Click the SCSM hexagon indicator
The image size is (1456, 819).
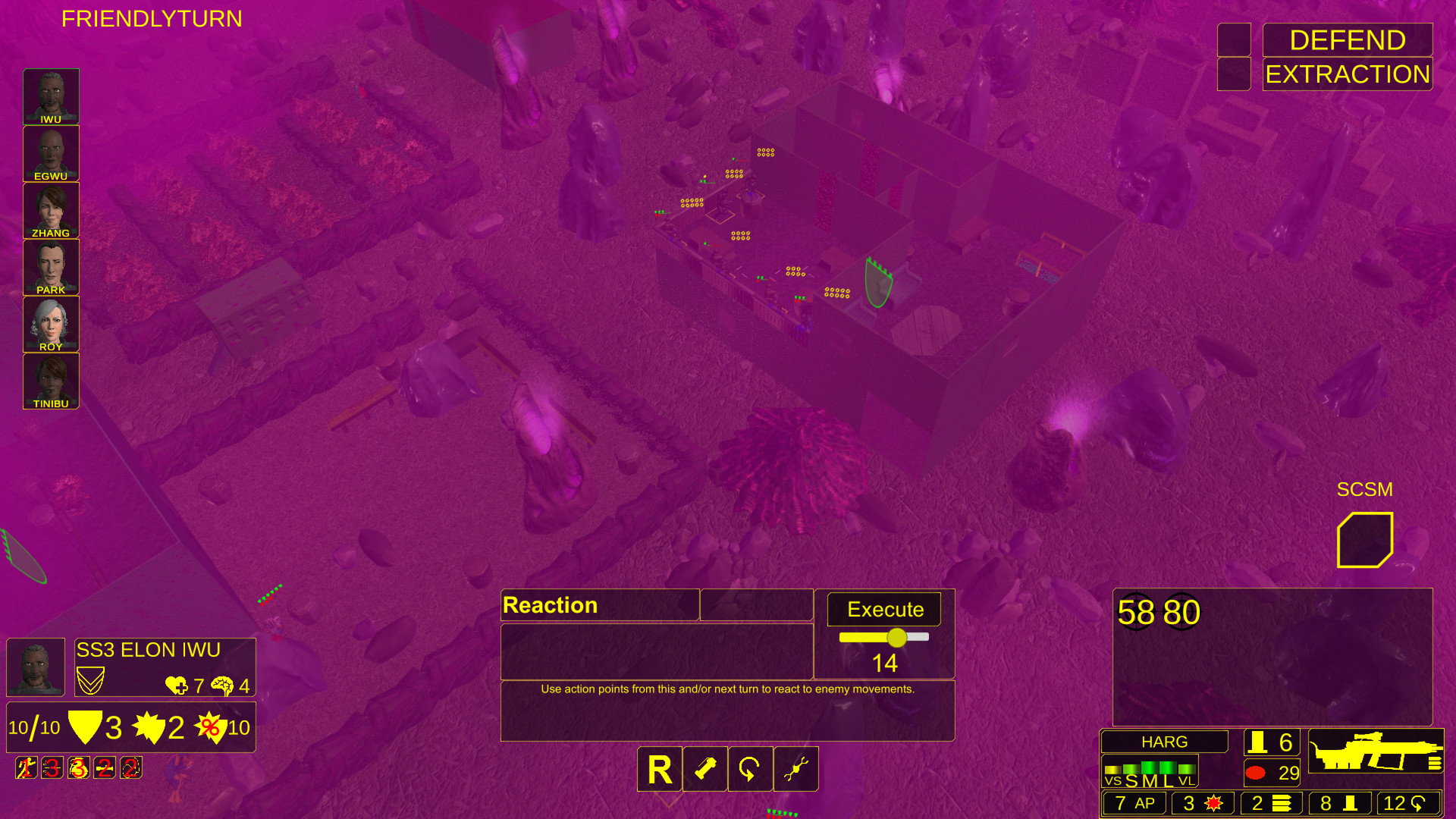tap(1366, 539)
